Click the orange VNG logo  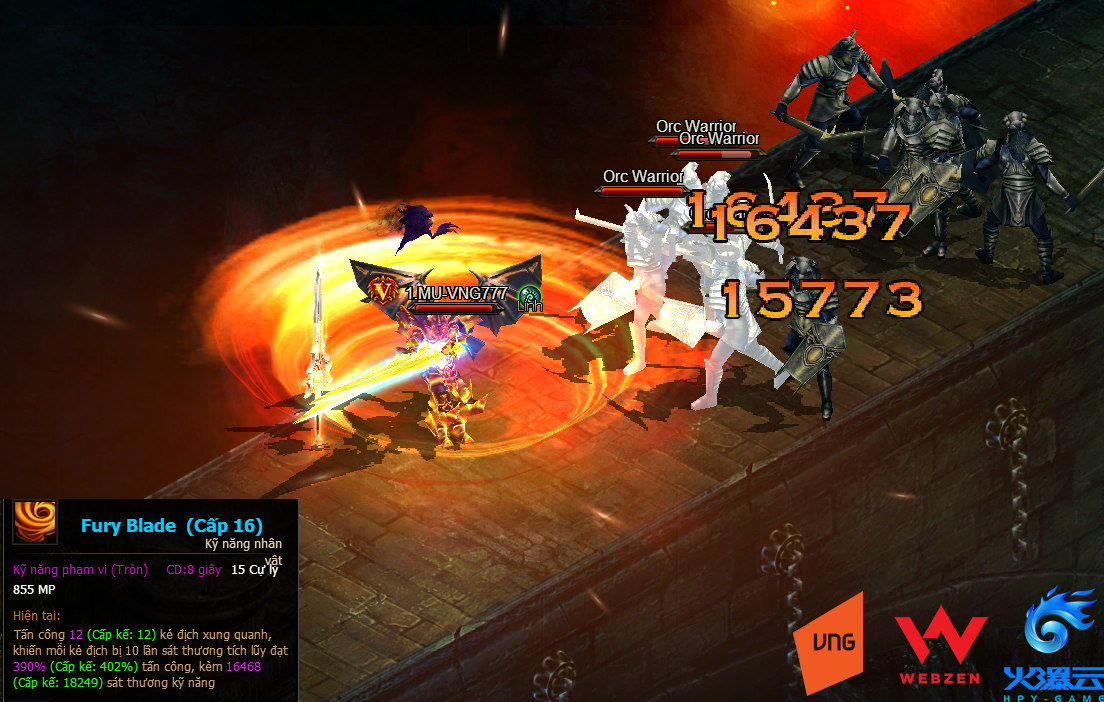pyautogui.click(x=828, y=641)
